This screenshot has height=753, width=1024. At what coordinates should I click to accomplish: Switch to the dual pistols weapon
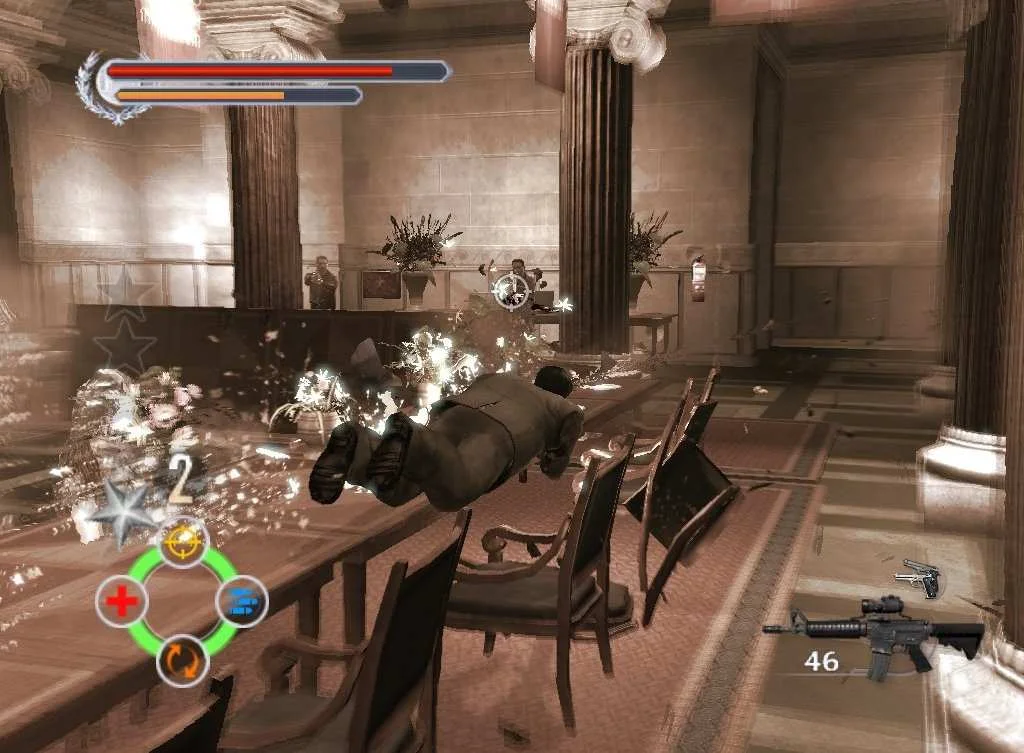pyautogui.click(x=921, y=578)
